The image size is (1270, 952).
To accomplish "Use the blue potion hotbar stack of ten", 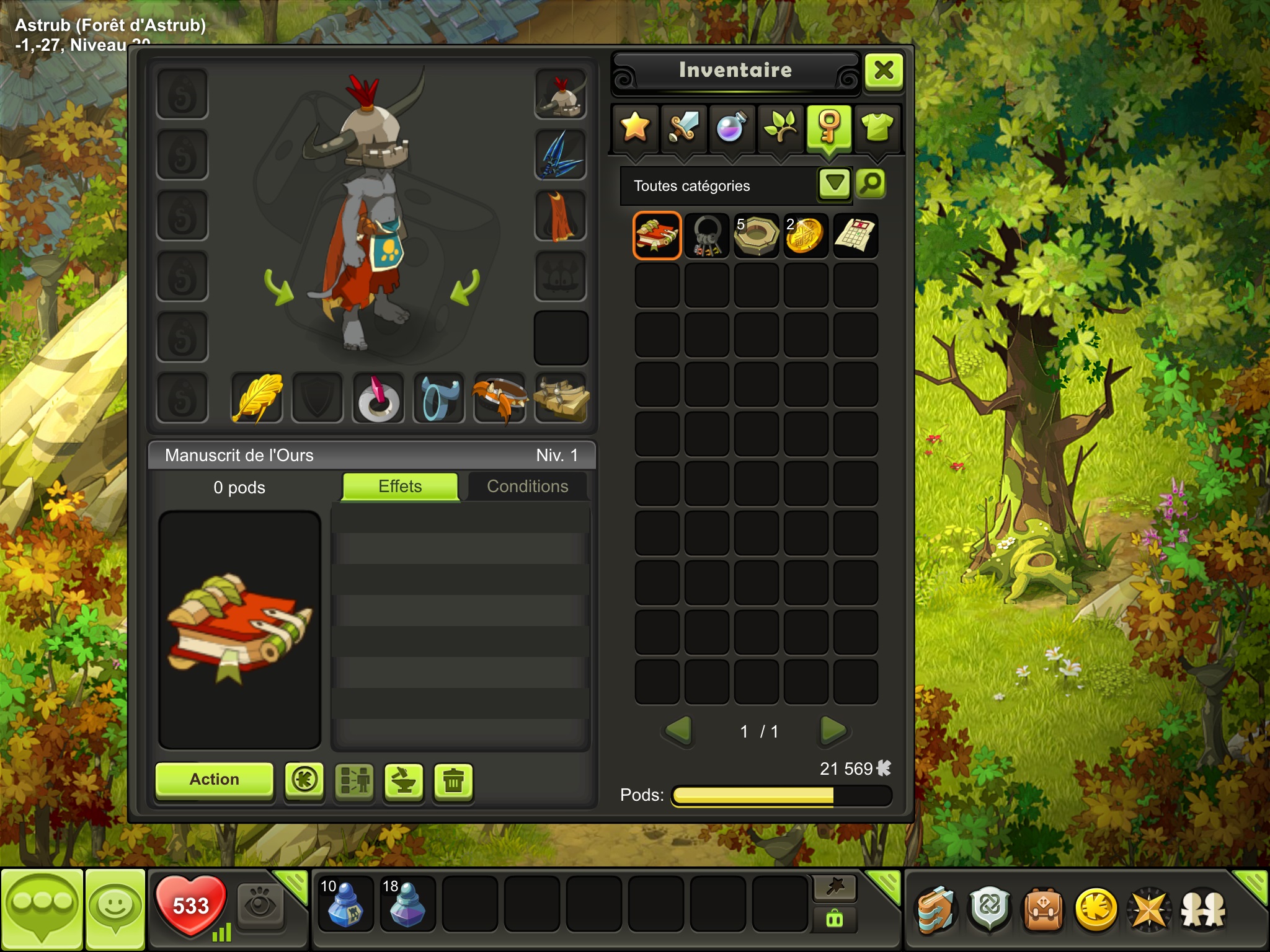I will click(345, 904).
